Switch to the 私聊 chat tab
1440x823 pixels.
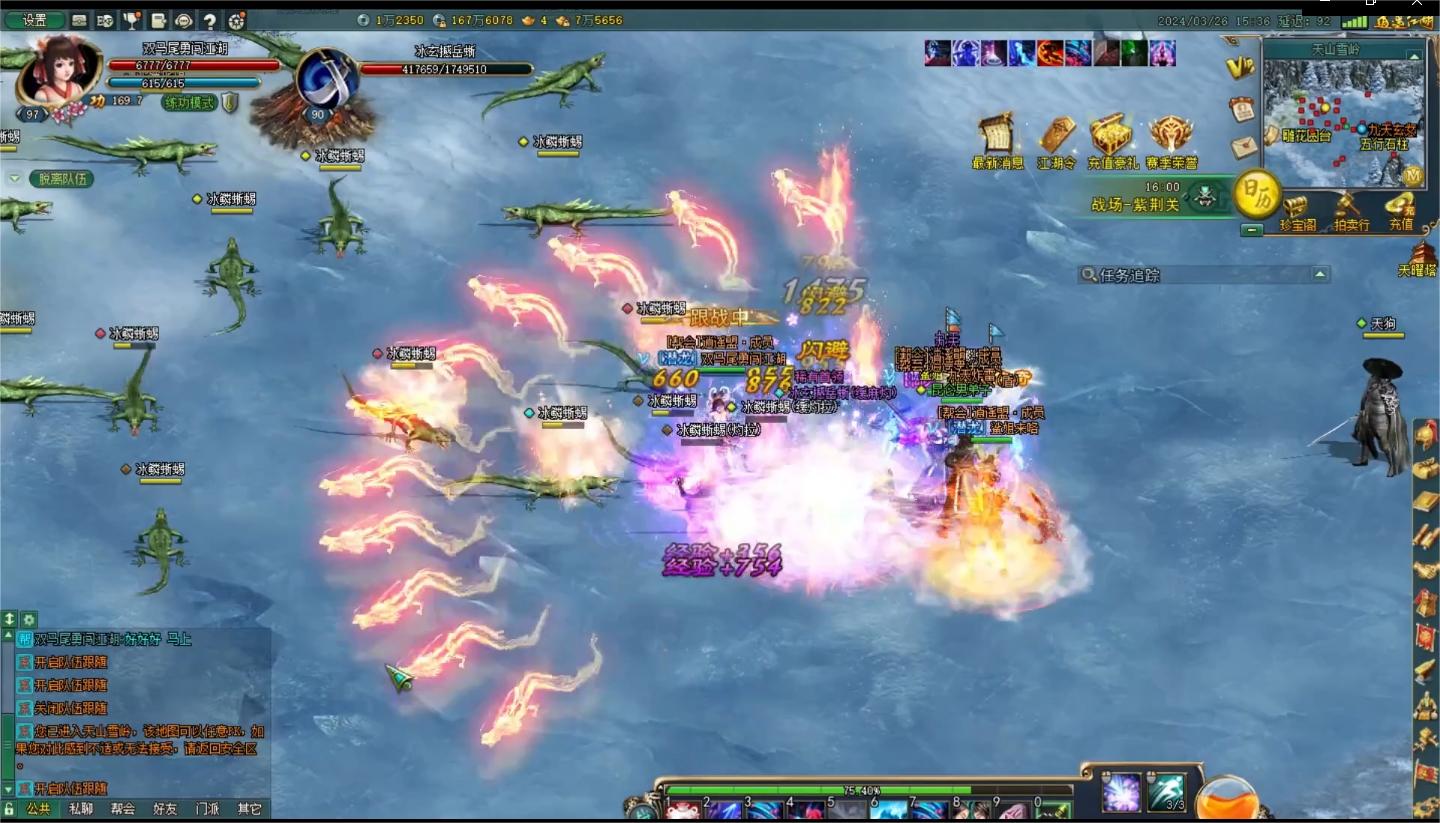(x=81, y=809)
